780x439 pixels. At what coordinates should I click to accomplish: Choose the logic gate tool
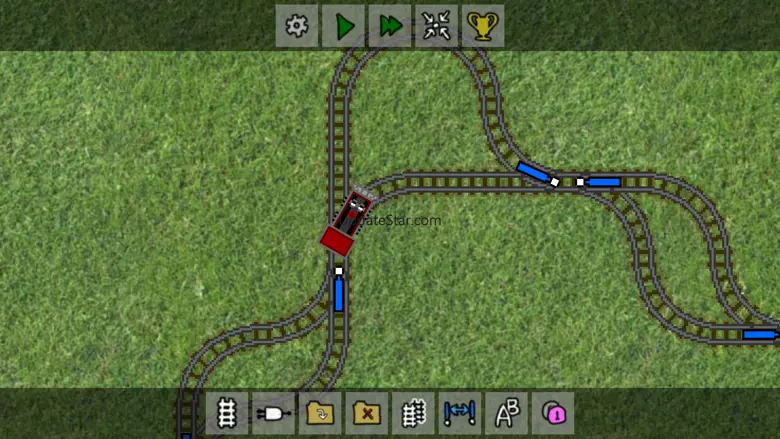click(273, 412)
